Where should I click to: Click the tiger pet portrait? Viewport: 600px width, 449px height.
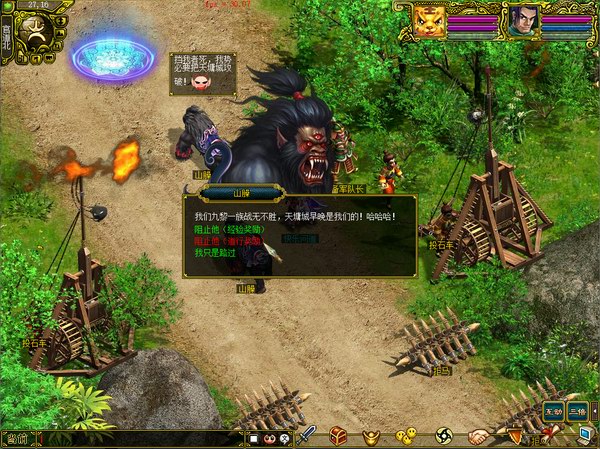[x=430, y=22]
